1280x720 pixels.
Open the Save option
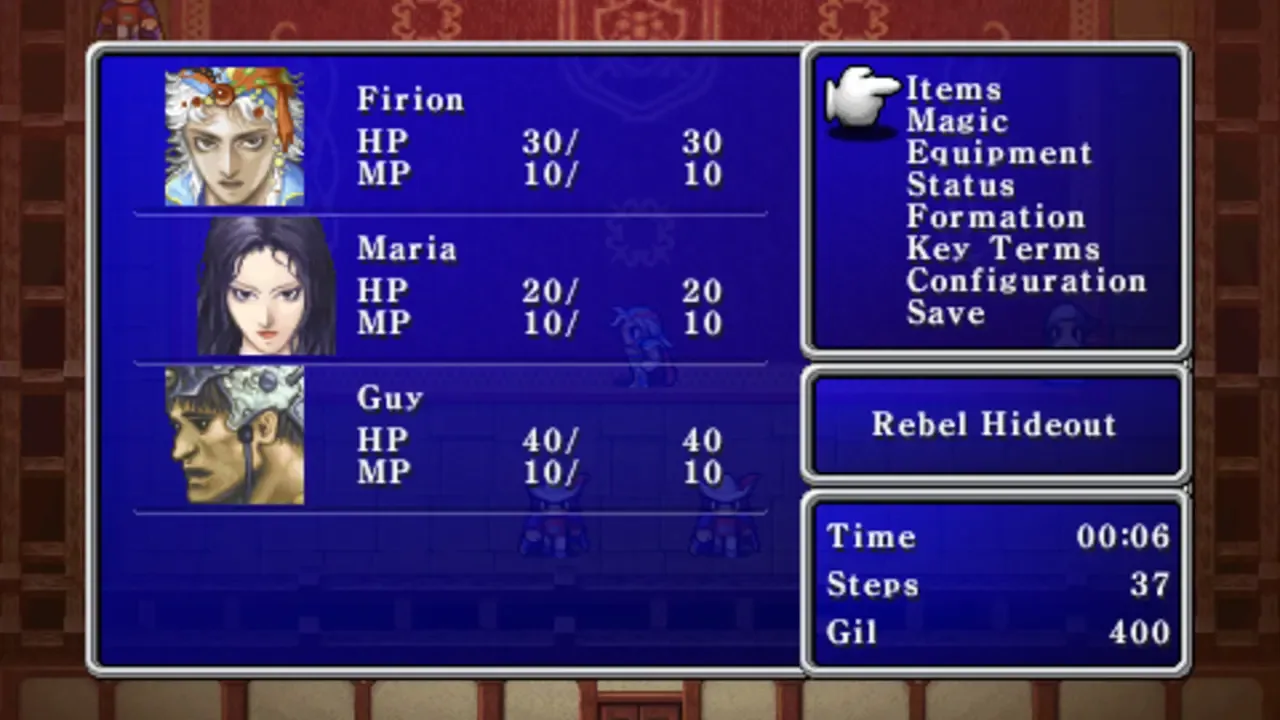click(x=944, y=313)
